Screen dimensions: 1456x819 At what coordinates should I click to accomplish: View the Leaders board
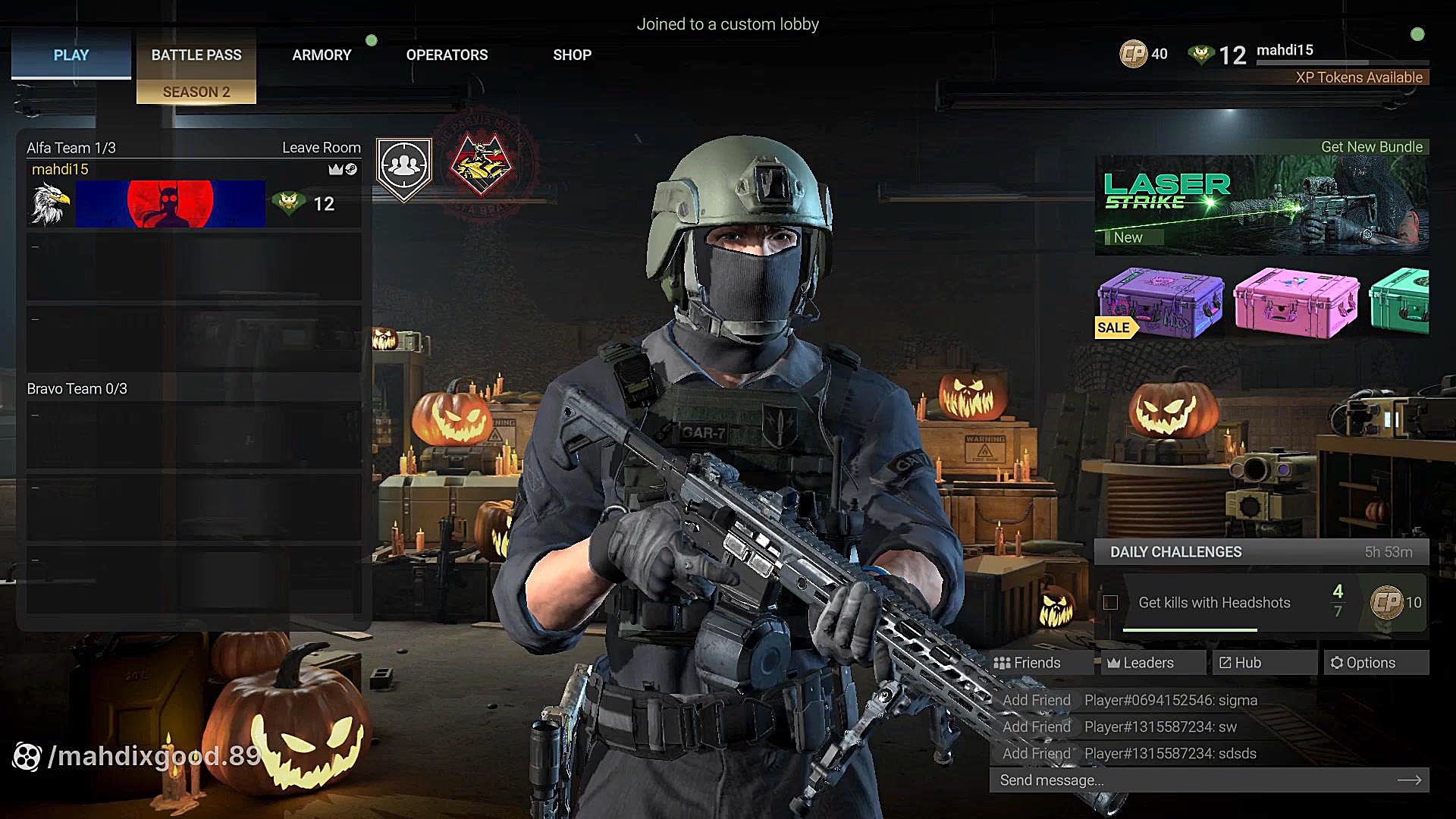click(1141, 663)
